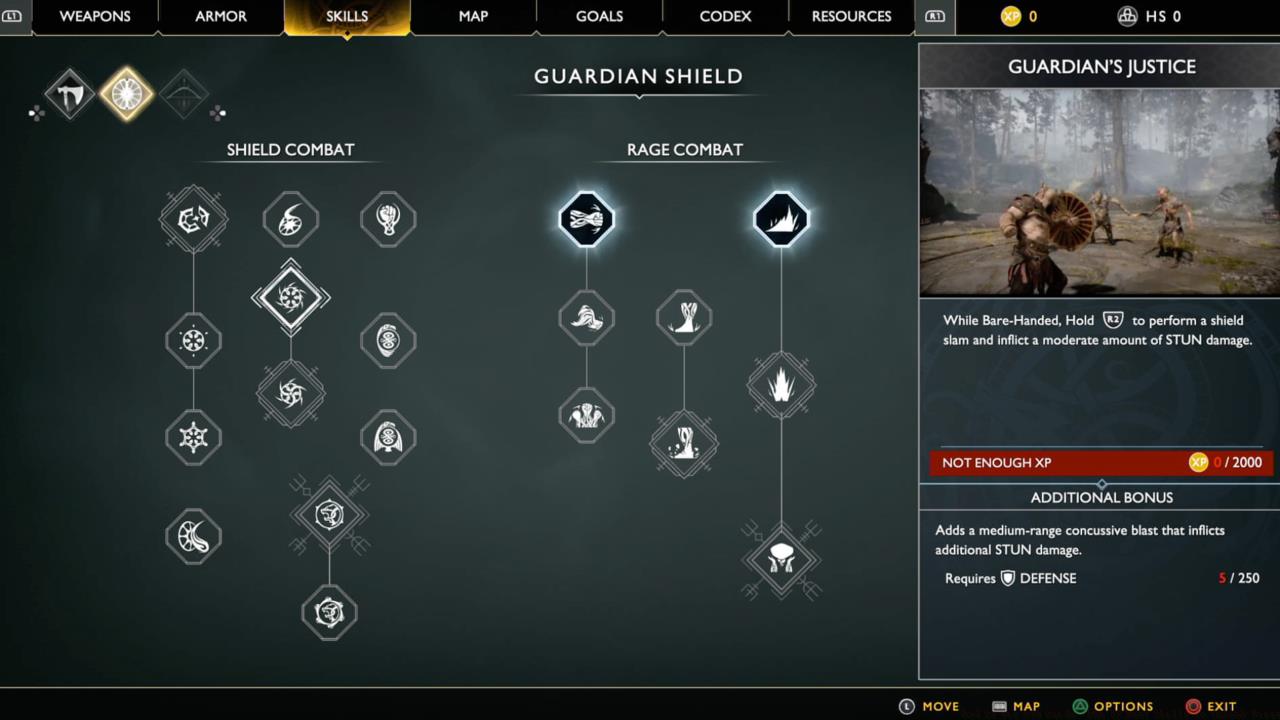Select the Guardian's Justice shield slam skill node
This screenshot has height=720, width=1280.
point(586,219)
